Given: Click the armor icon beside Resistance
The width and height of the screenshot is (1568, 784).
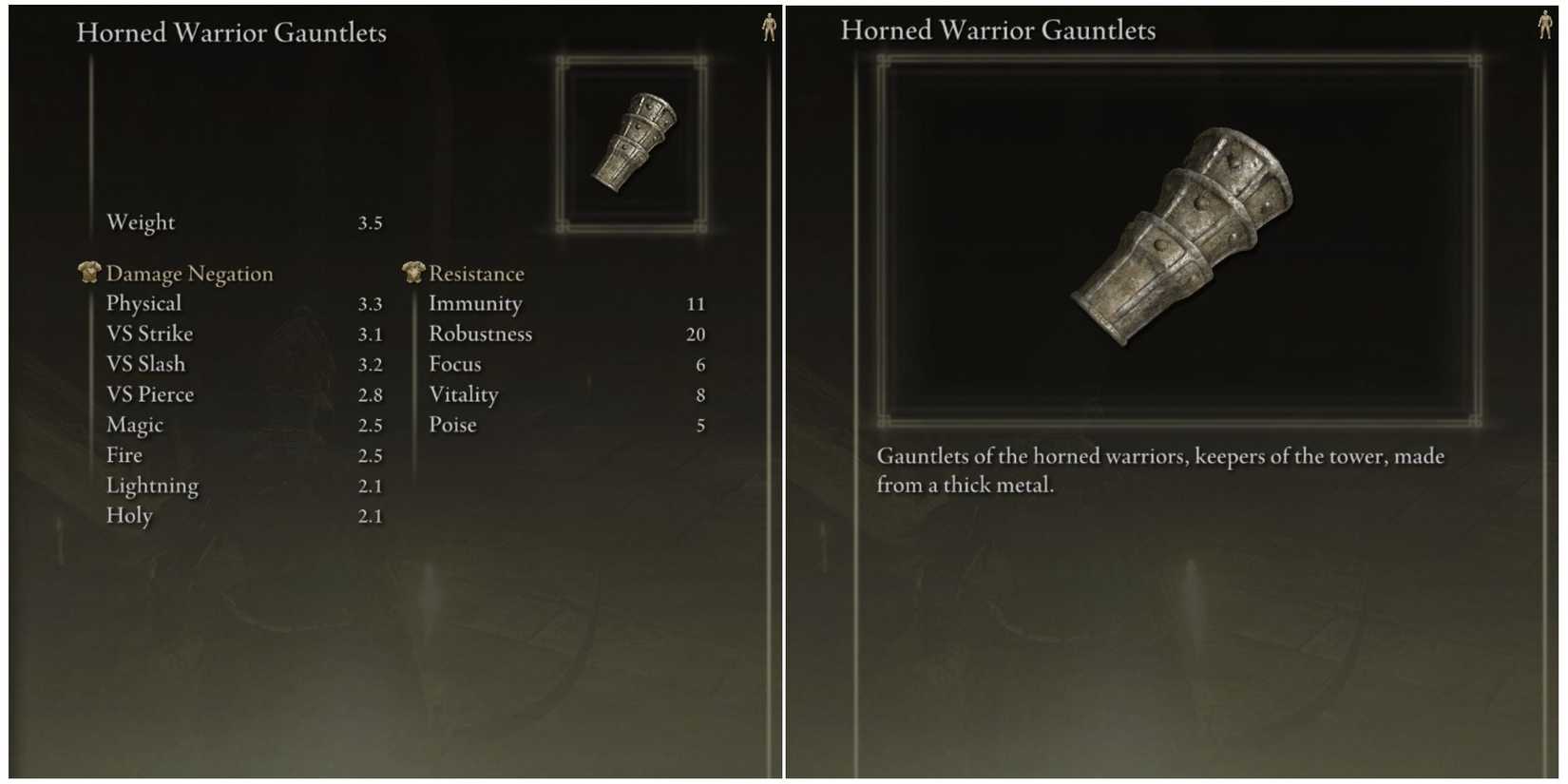Looking at the screenshot, I should [x=412, y=273].
